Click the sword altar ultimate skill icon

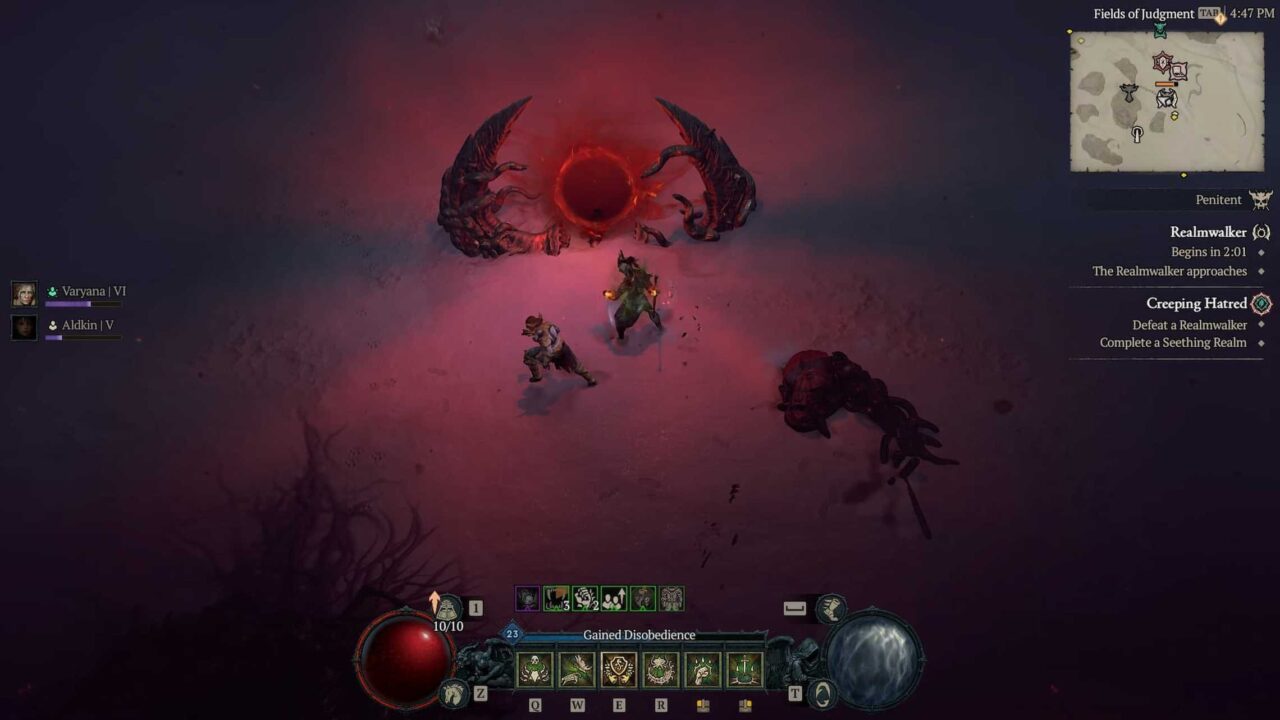click(x=744, y=668)
